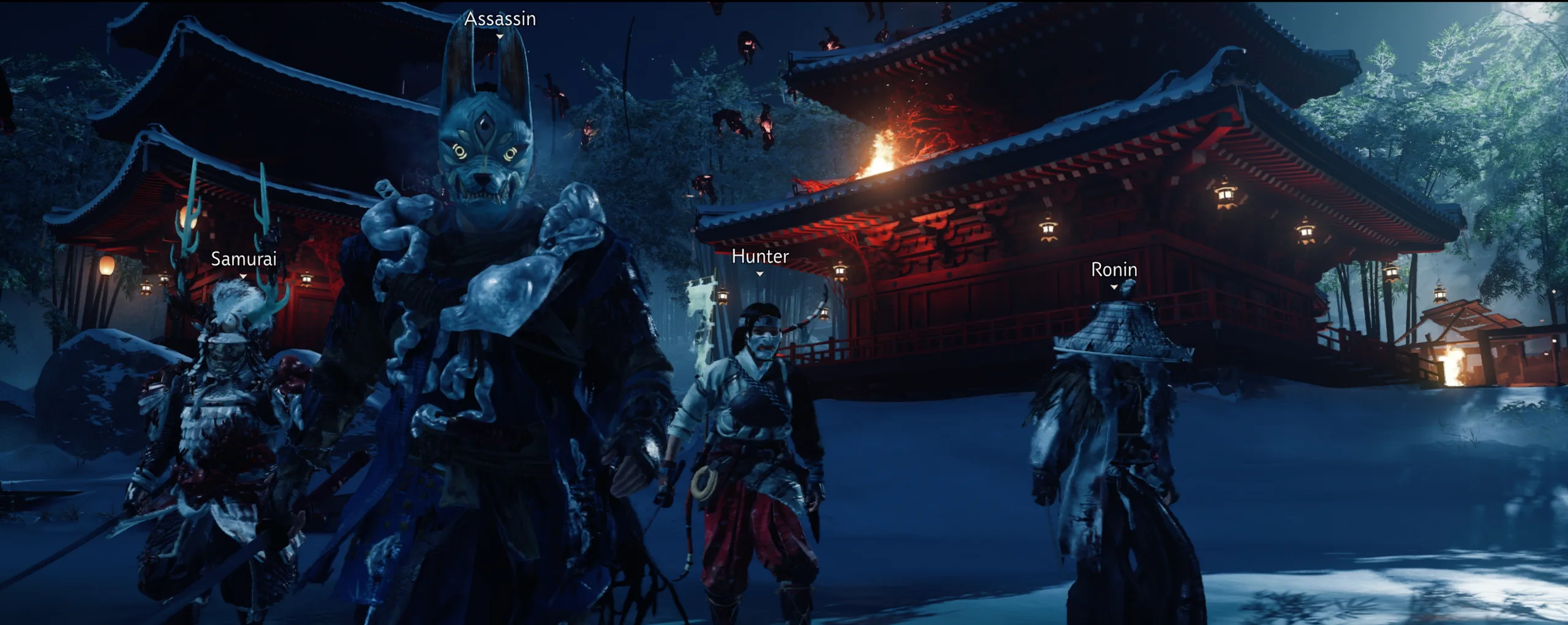Choose the Assassin class label
This screenshot has width=1568, height=625.
(x=500, y=19)
